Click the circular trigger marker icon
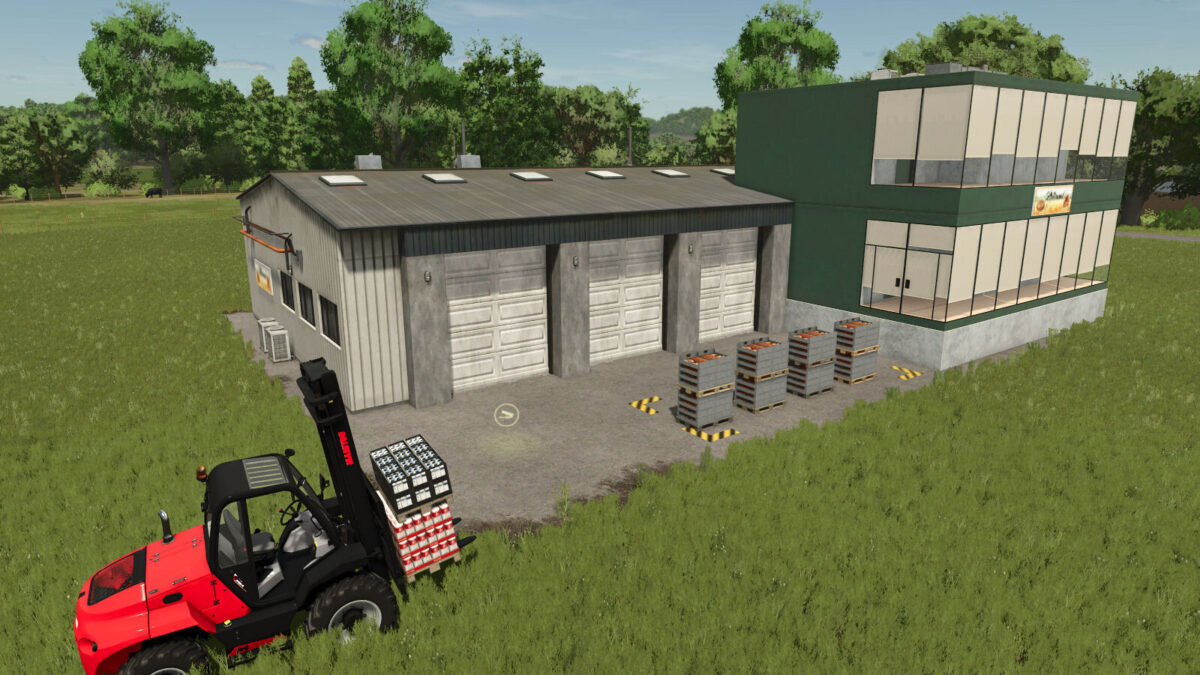Viewport: 1200px width, 675px height. [506, 413]
